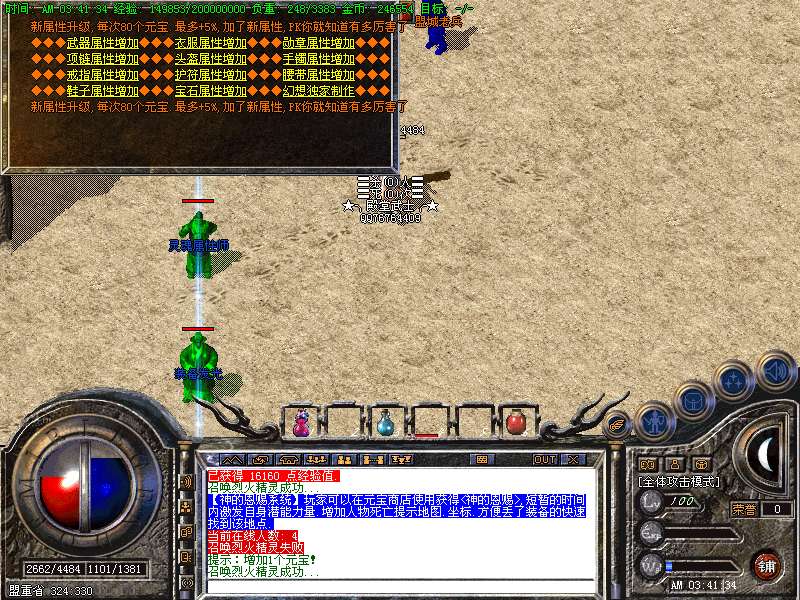Use the blue mana potion in the belt
The height and width of the screenshot is (600, 800).
(385, 424)
